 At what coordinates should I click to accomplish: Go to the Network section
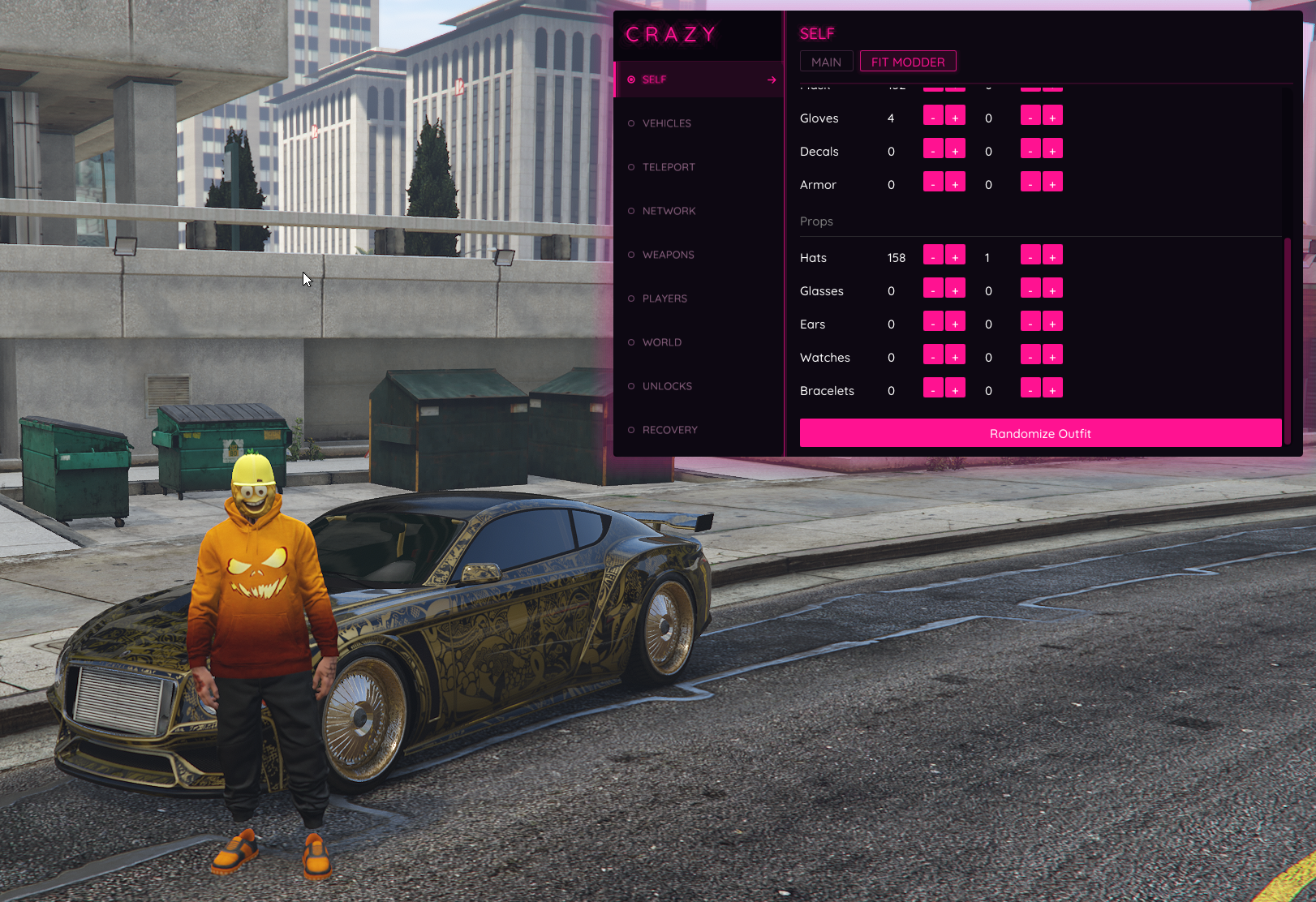pos(669,211)
